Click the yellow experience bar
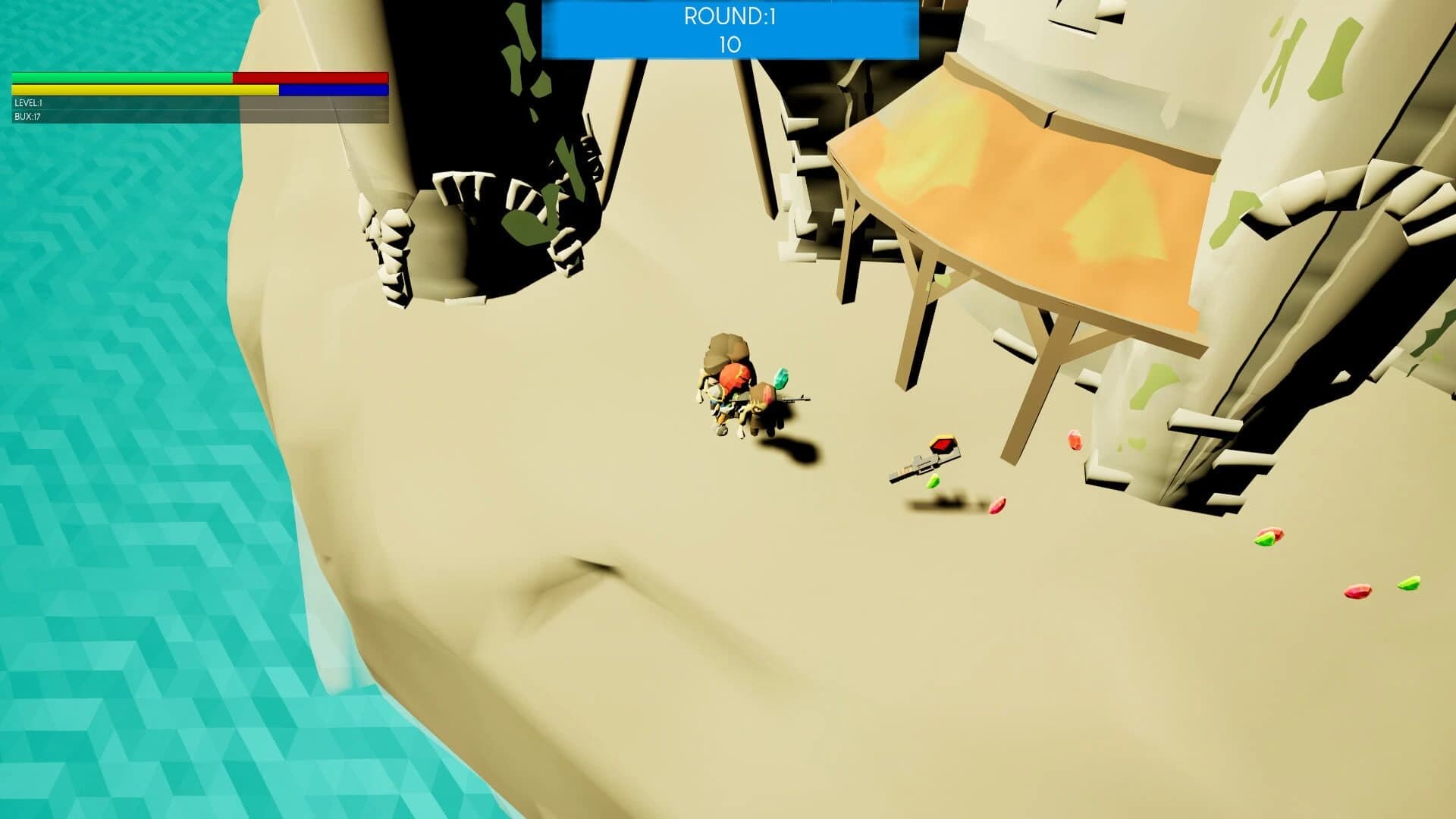 point(144,90)
